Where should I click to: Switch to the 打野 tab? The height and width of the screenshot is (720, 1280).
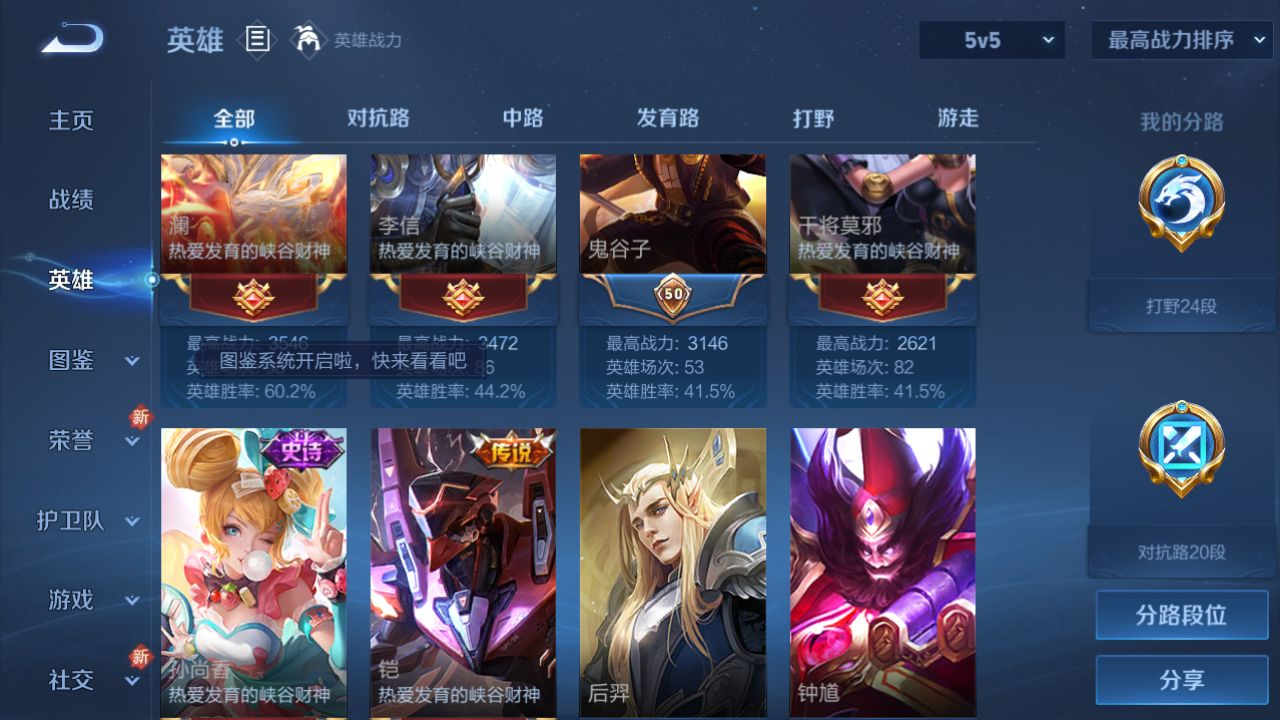pyautogui.click(x=813, y=118)
